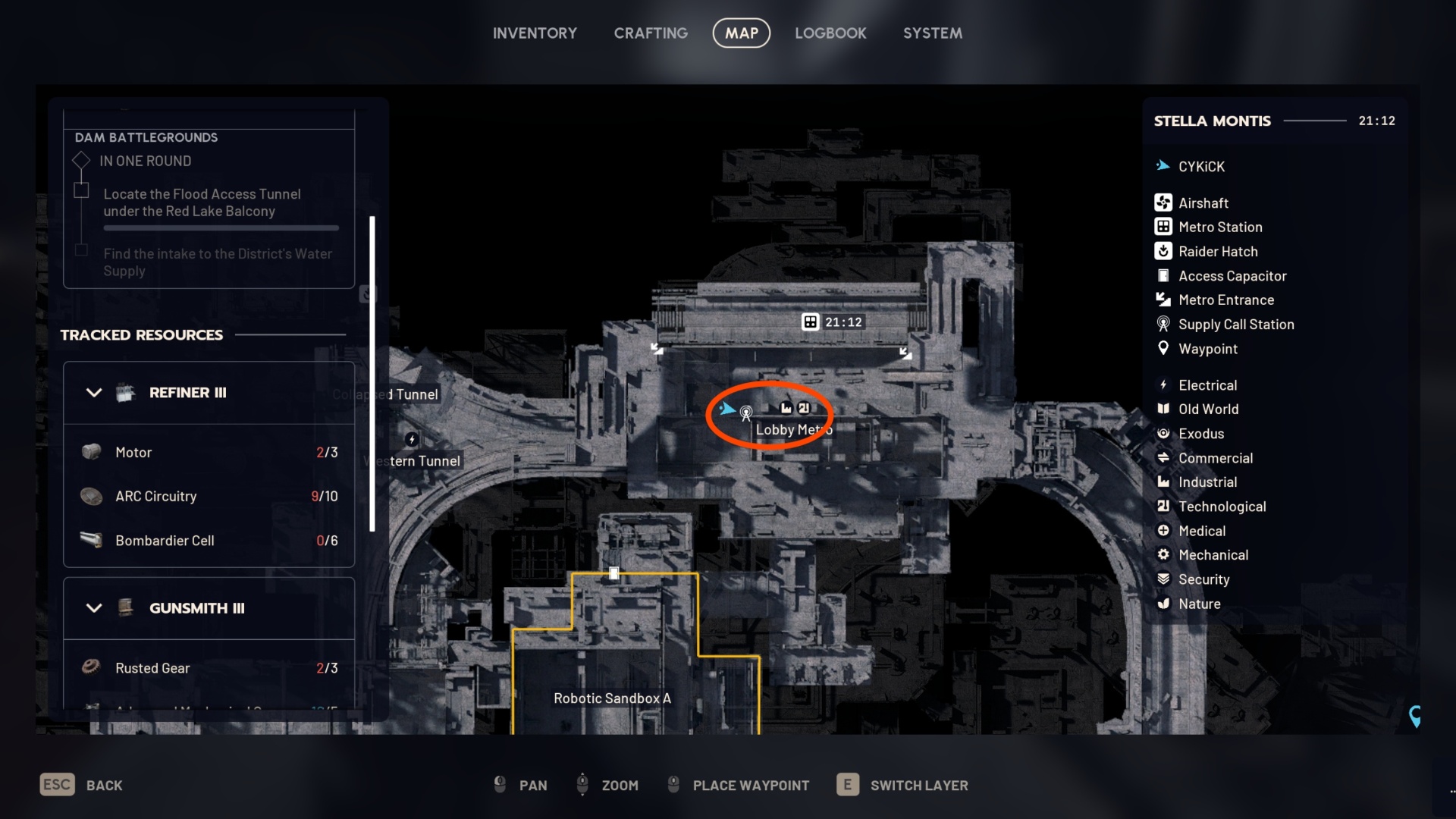Select the Airshaft icon in the map legend
This screenshot has width=1456, height=819.
tap(1163, 202)
